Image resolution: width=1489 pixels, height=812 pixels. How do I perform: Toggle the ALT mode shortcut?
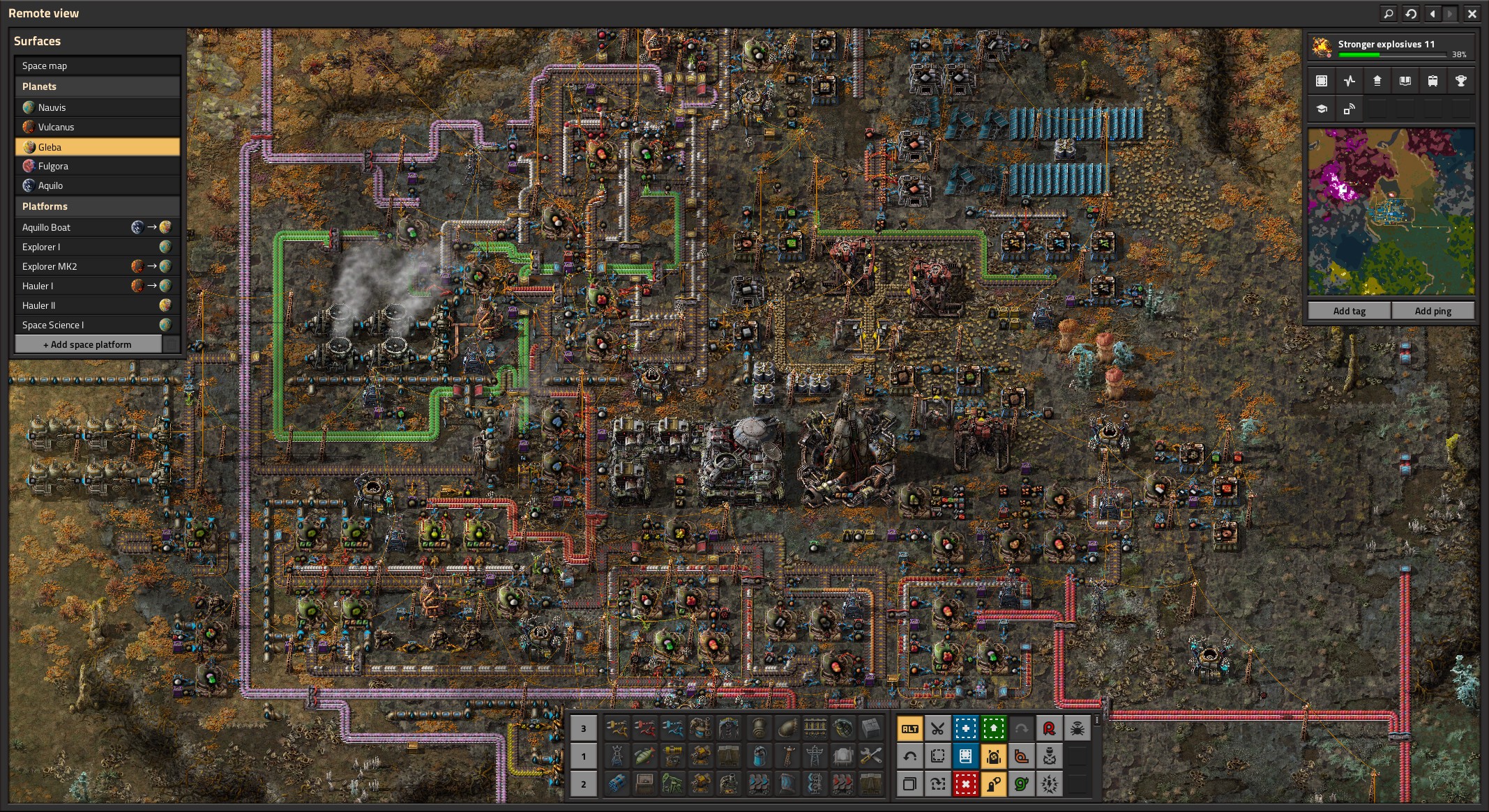click(x=909, y=729)
